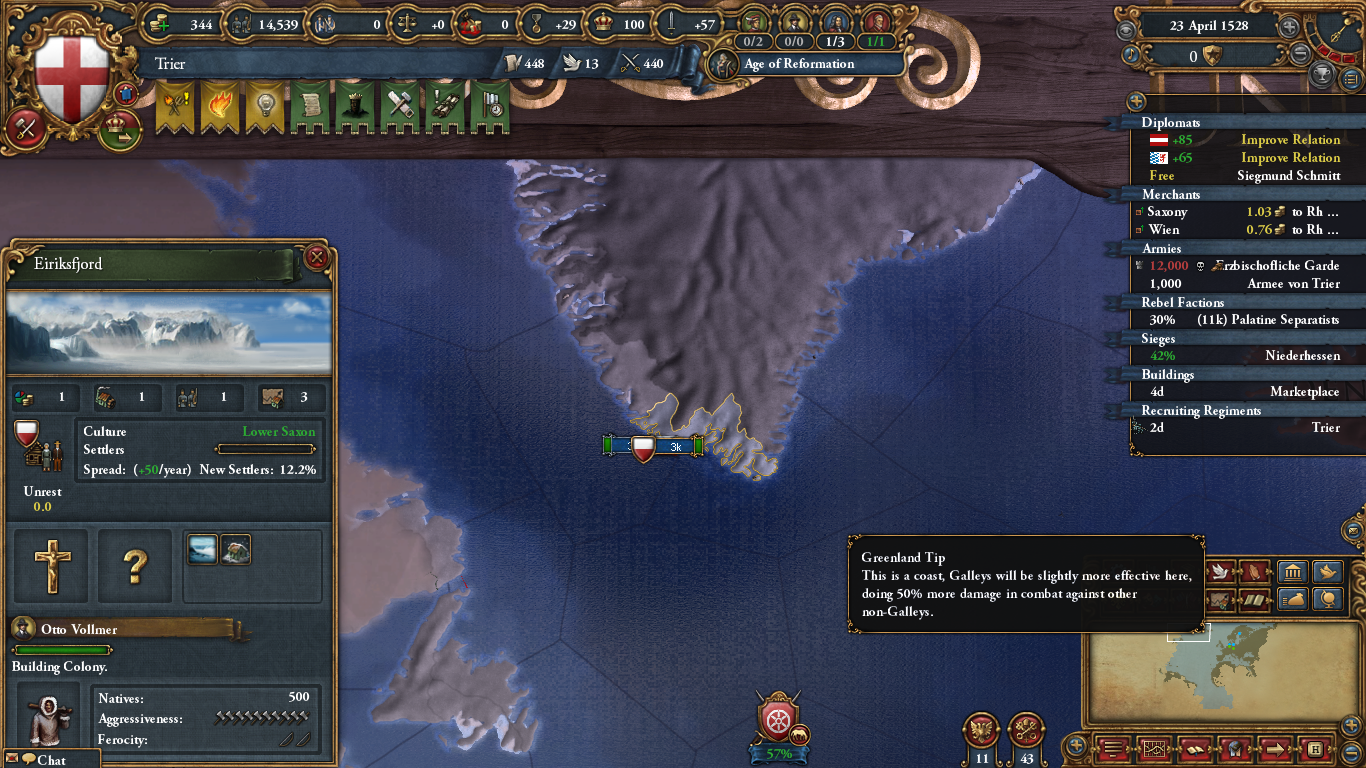Select the army unit marker on map
The height and width of the screenshot is (768, 1366).
tap(654, 447)
